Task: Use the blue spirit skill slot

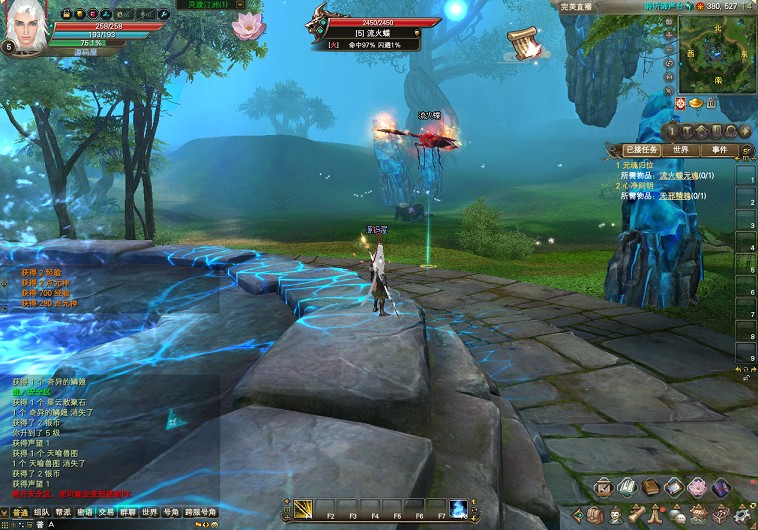Action: (x=458, y=507)
